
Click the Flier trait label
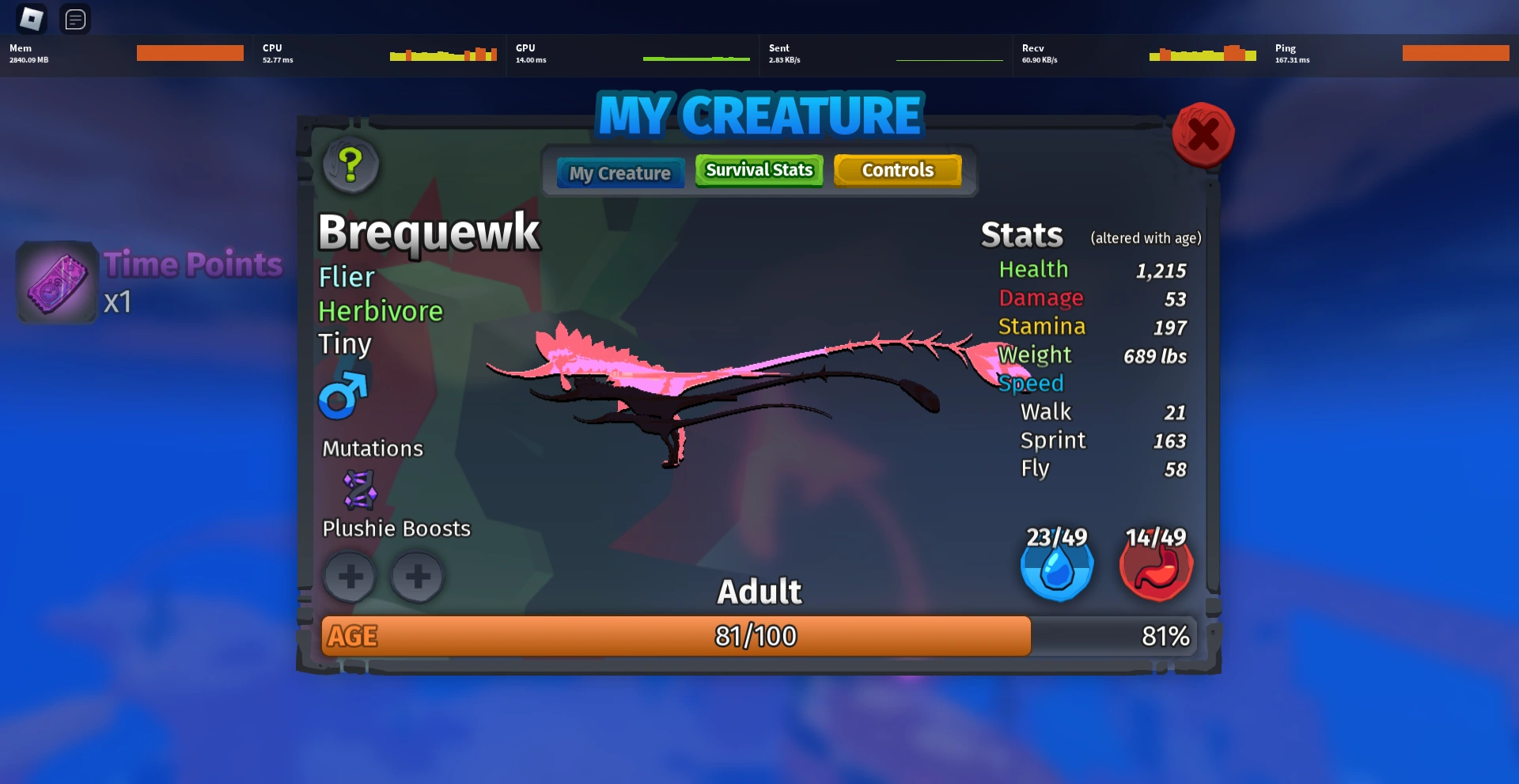347,277
